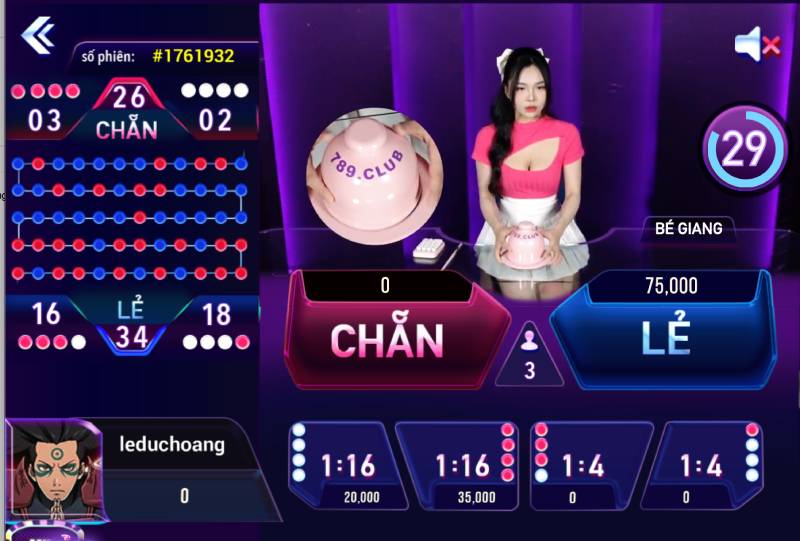This screenshot has height=541, width=800.
Task: Go back using the double-arrow button
Action: coord(38,35)
